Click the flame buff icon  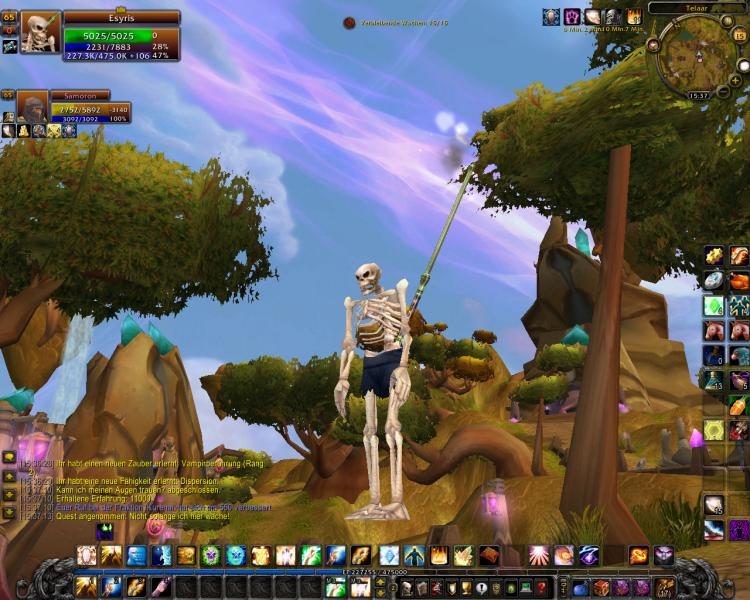coord(633,17)
